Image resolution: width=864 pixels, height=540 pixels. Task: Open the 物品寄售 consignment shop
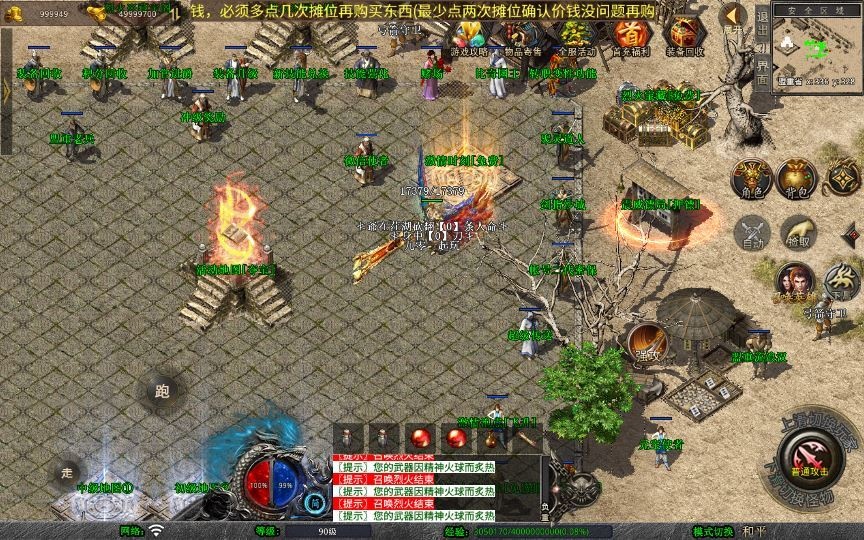(522, 37)
